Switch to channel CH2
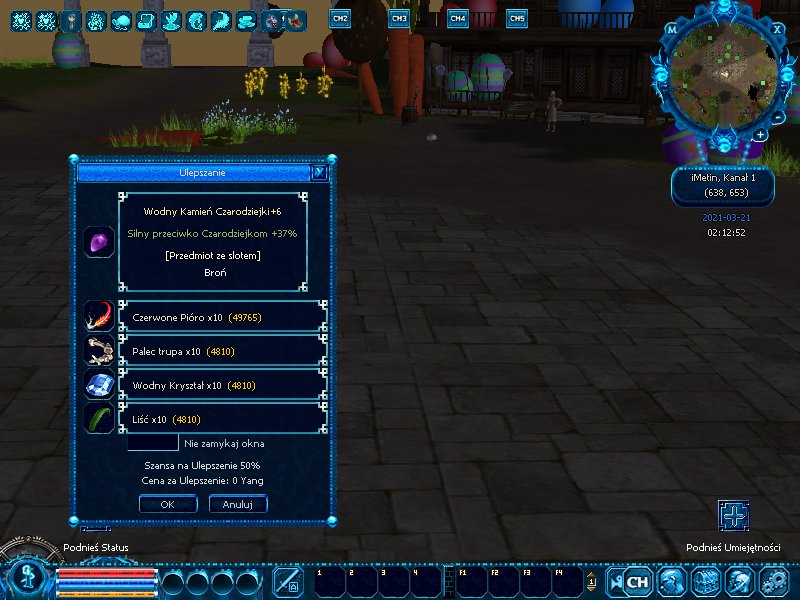Image resolution: width=800 pixels, height=600 pixels. 340,18
